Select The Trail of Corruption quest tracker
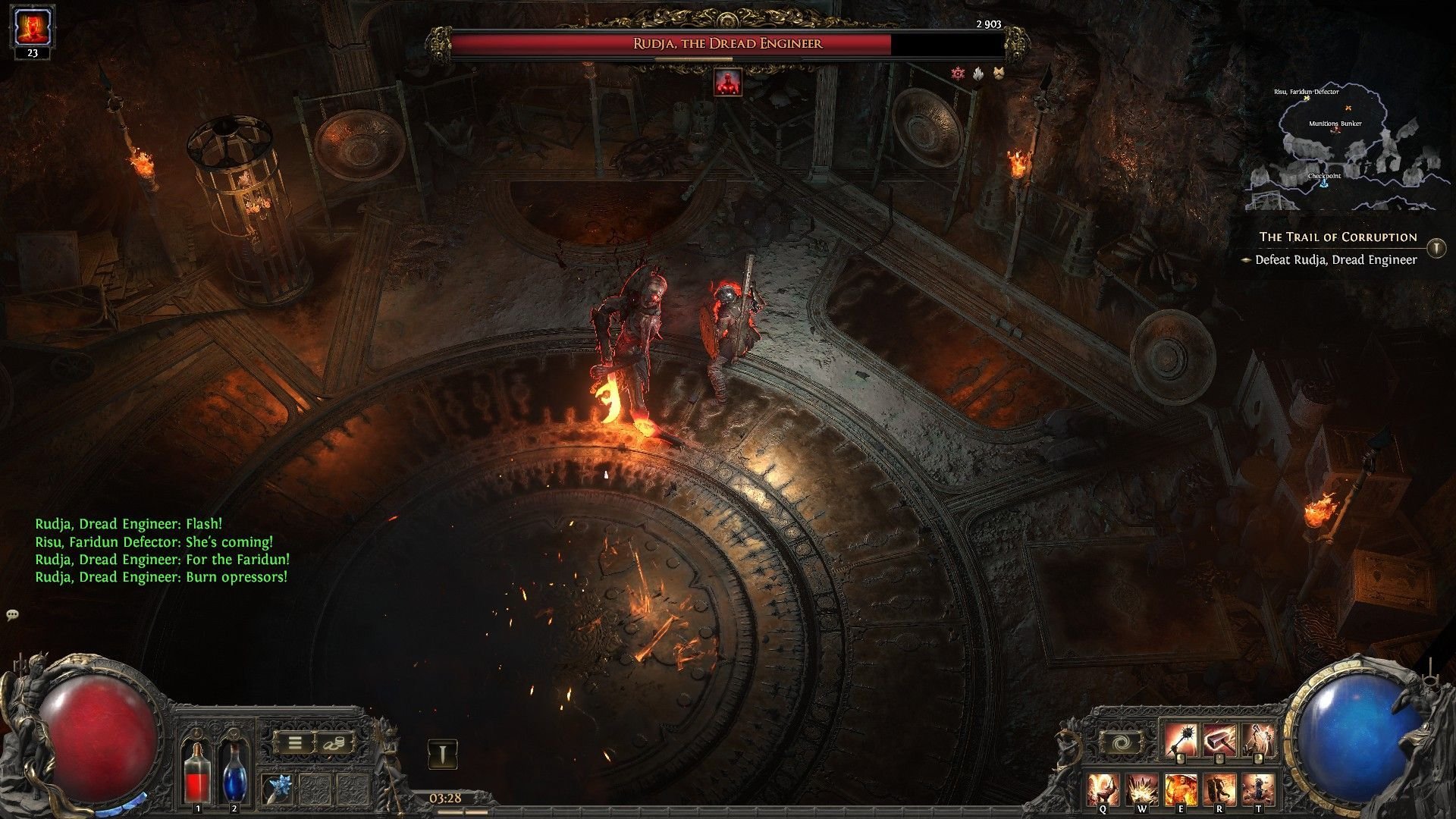The height and width of the screenshot is (819, 1456). click(x=1338, y=237)
